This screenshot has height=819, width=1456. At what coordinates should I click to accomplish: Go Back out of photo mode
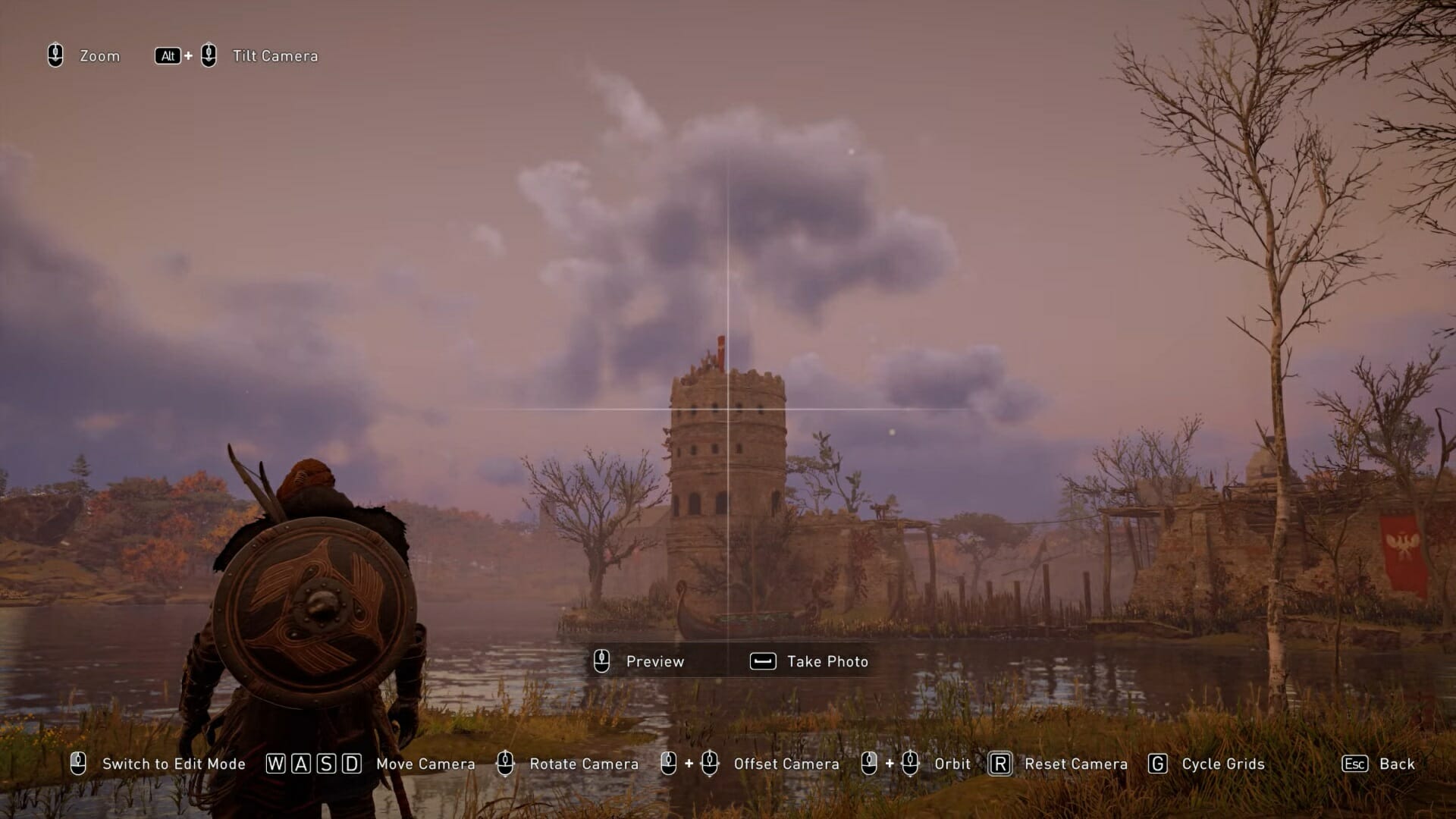1378,764
